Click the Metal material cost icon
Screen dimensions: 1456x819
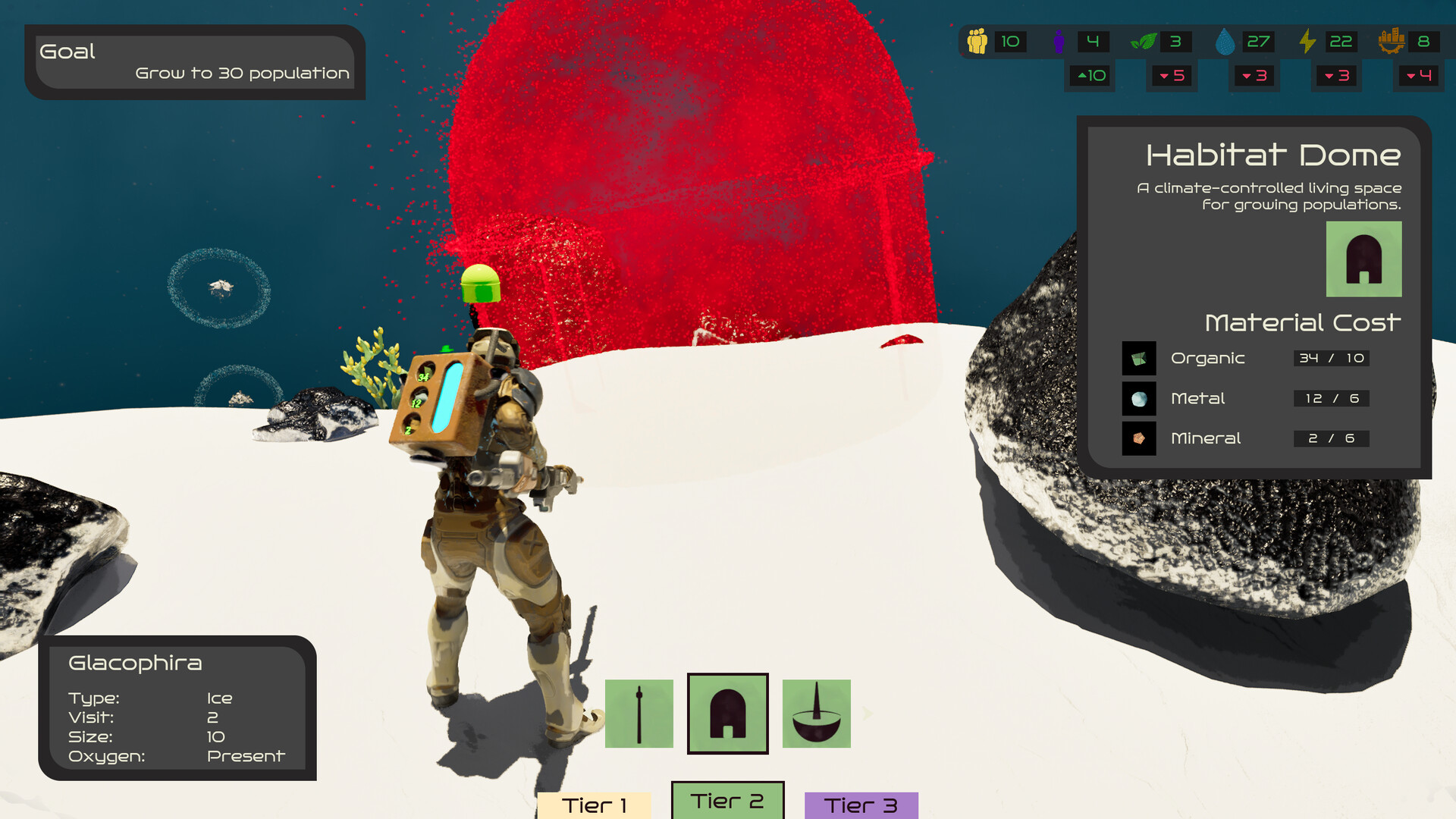[1139, 398]
